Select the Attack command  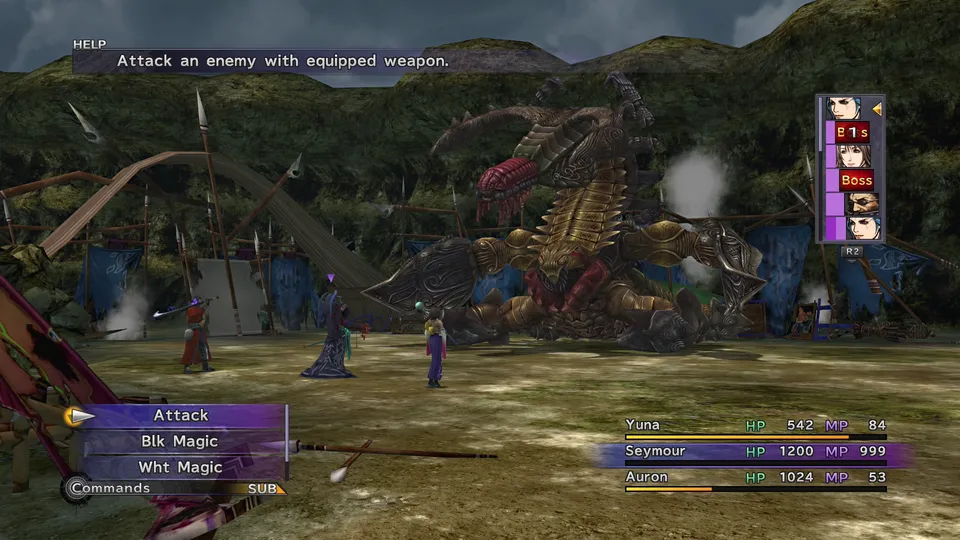coord(181,415)
